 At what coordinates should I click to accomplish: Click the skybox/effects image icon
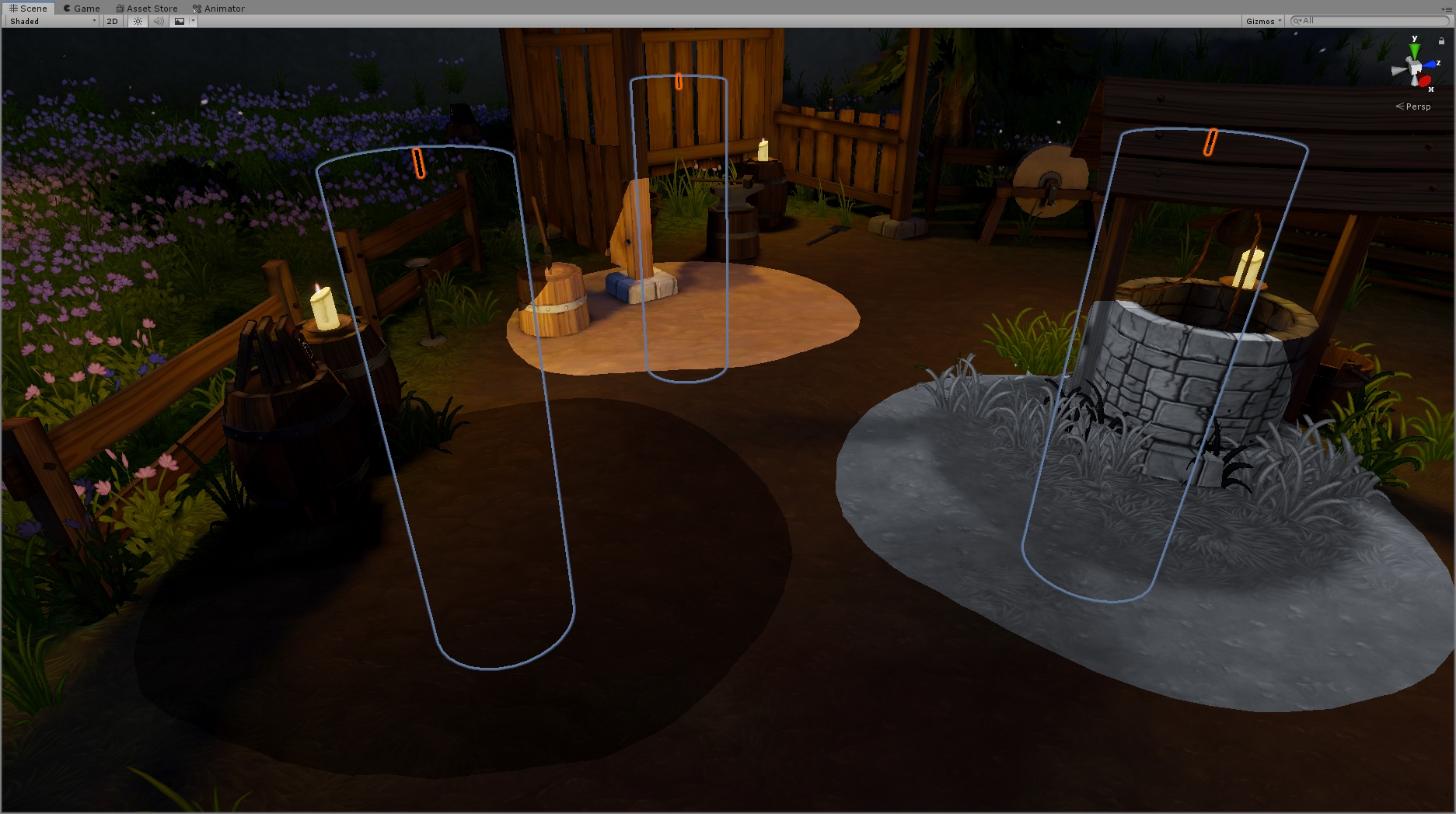[180, 21]
